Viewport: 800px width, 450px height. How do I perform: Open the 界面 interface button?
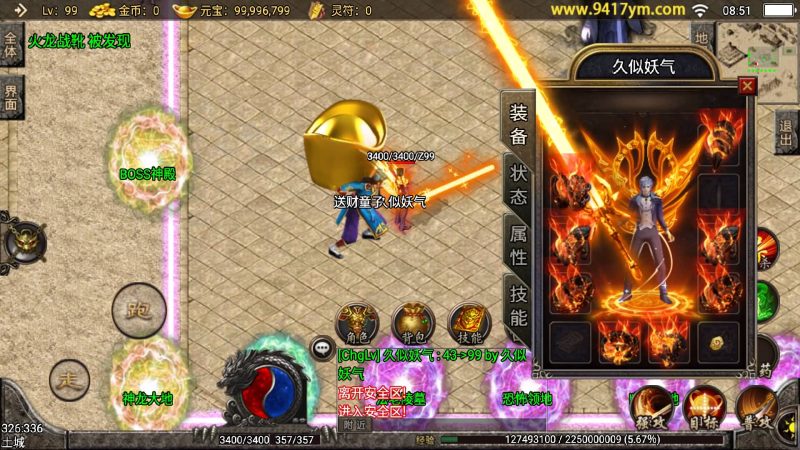click(x=11, y=97)
